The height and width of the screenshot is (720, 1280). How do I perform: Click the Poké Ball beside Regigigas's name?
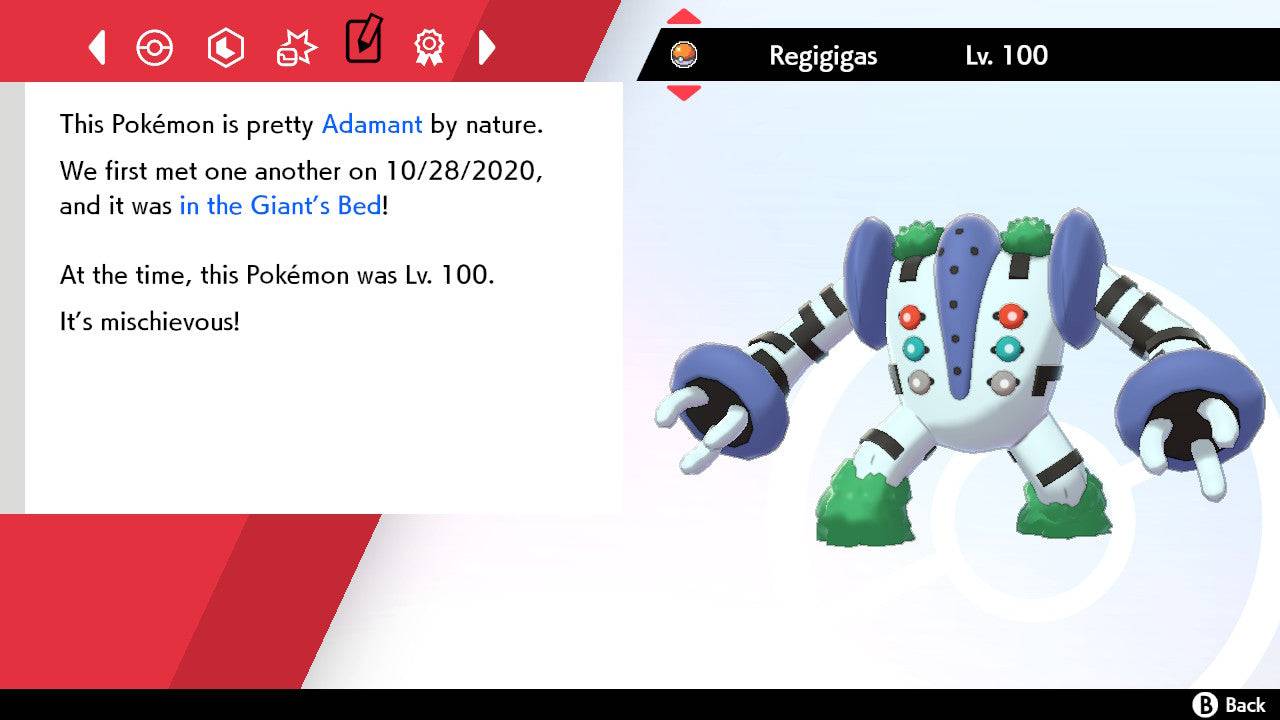coord(686,55)
